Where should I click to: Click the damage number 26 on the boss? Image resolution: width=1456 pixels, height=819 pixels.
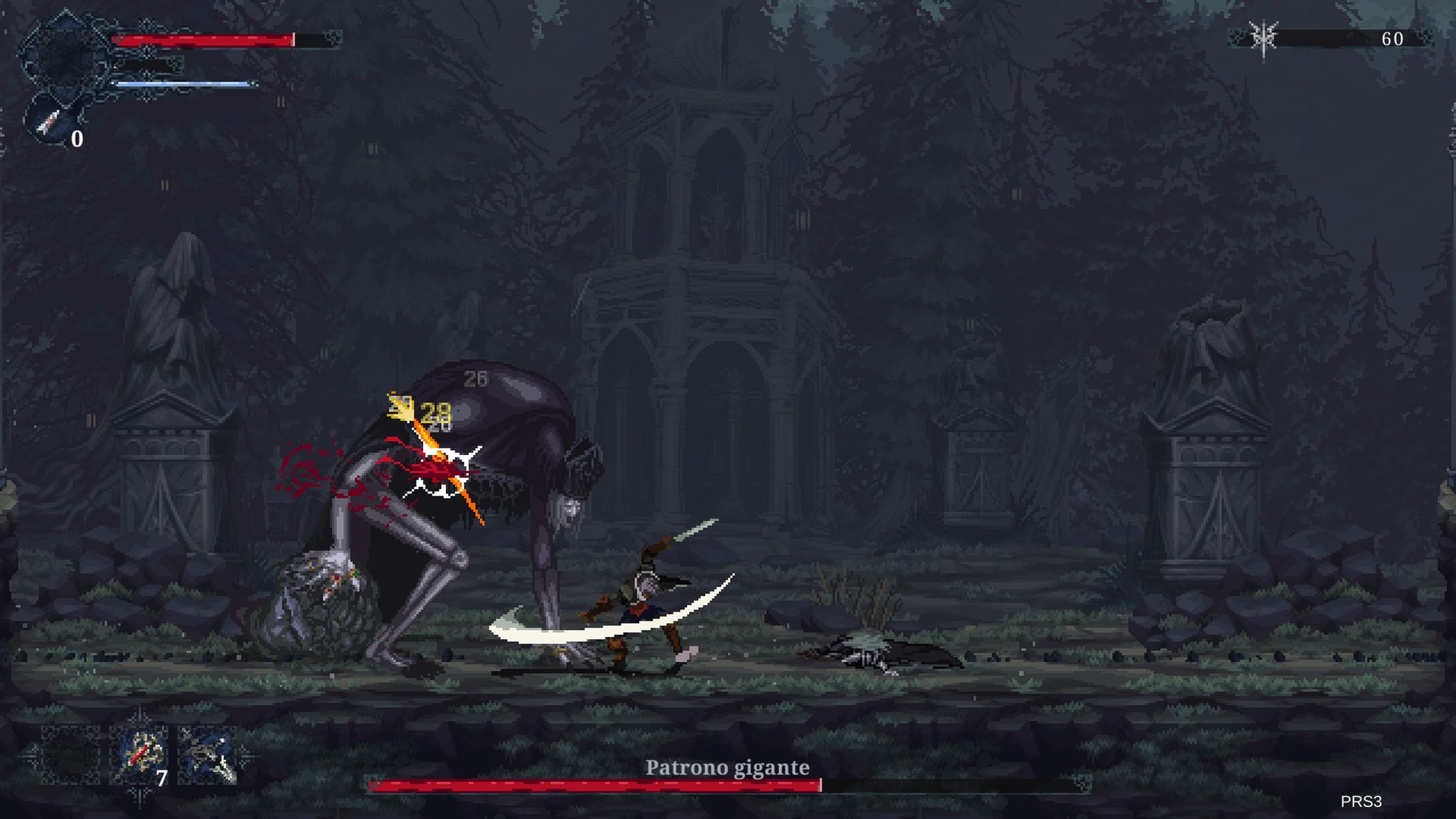coord(476,380)
